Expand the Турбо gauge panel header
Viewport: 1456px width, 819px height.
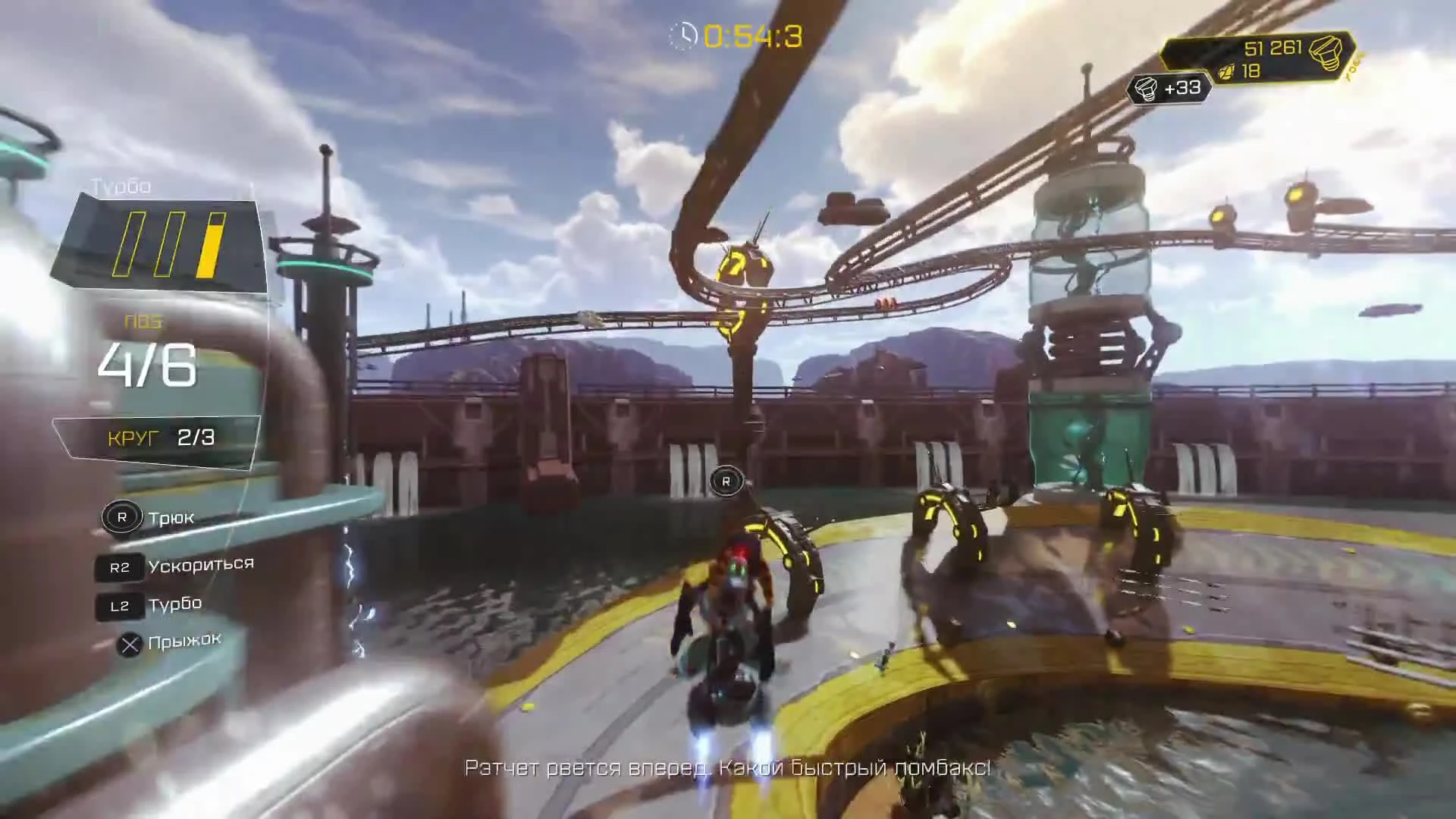coord(119,185)
